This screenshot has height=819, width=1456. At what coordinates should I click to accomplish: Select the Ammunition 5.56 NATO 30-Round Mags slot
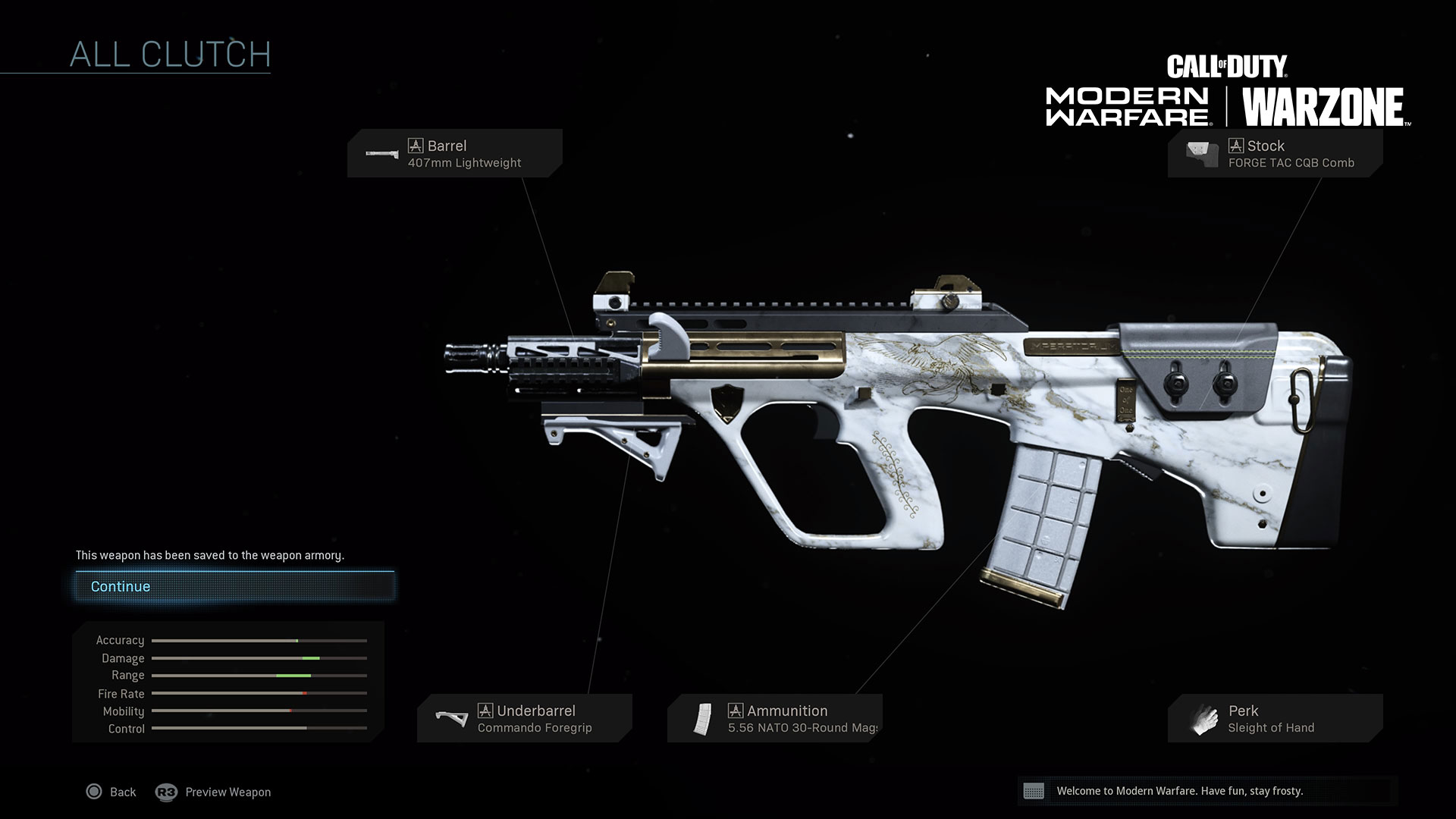774,718
